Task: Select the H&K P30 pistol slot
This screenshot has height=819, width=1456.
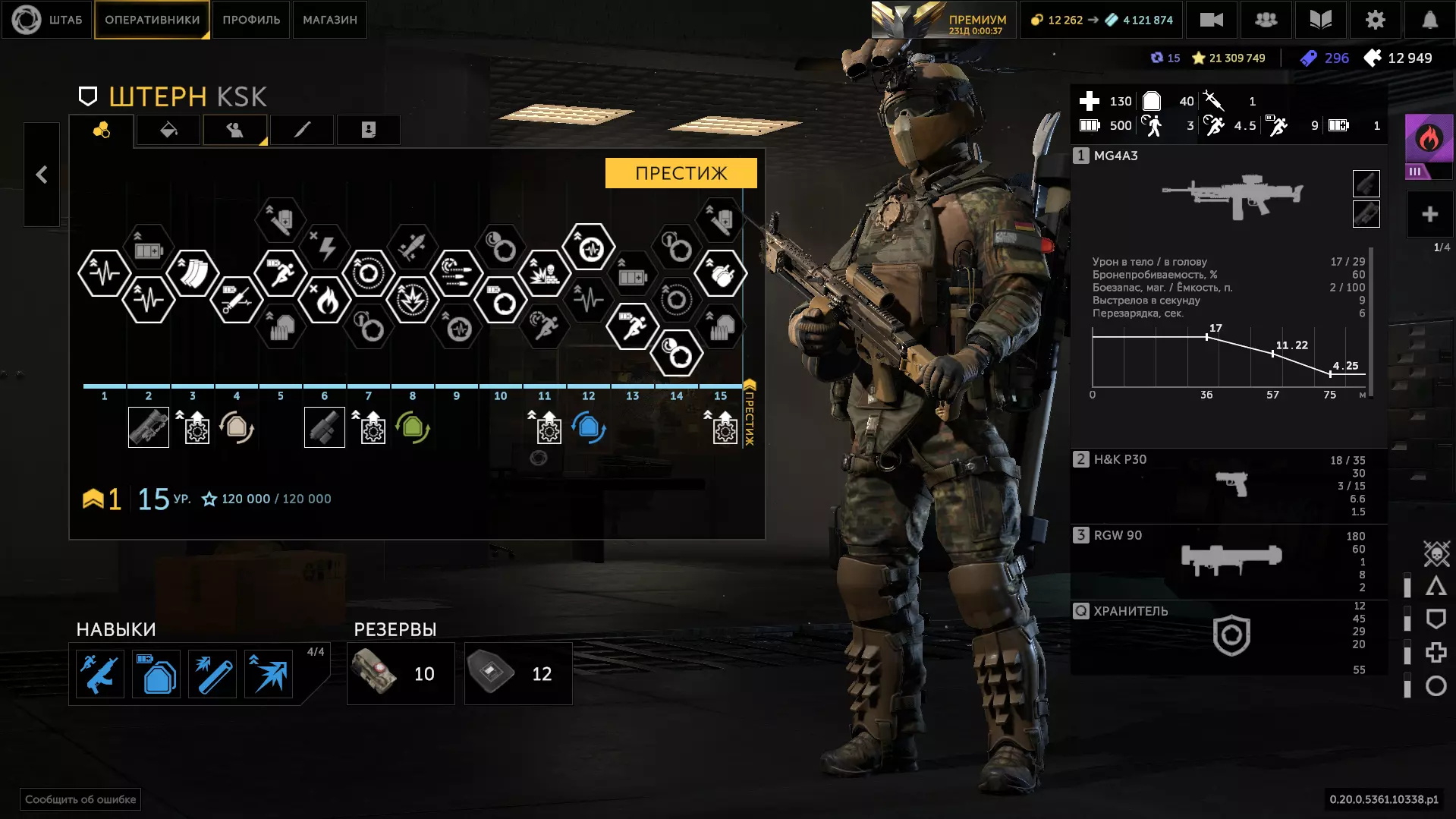Action: 1229,484
